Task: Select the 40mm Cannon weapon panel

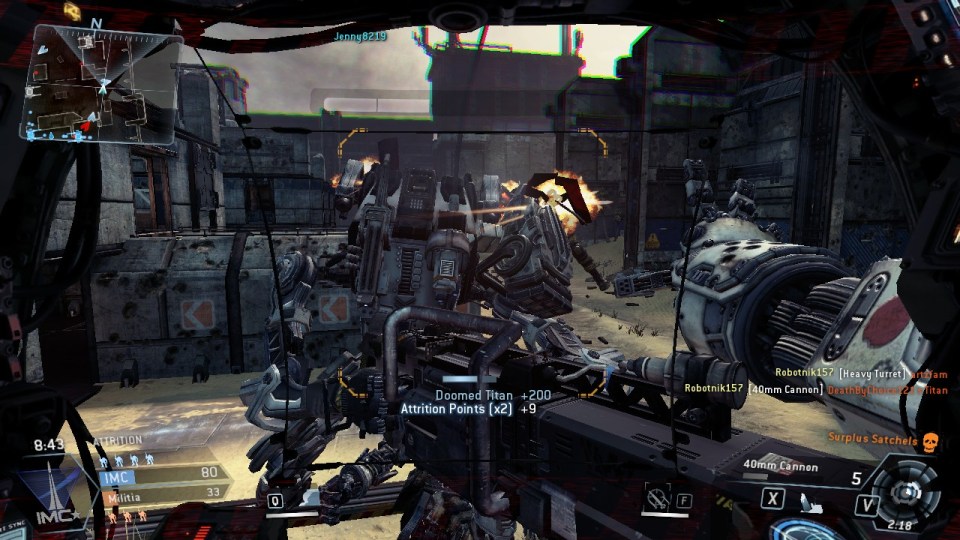Action: click(x=780, y=466)
